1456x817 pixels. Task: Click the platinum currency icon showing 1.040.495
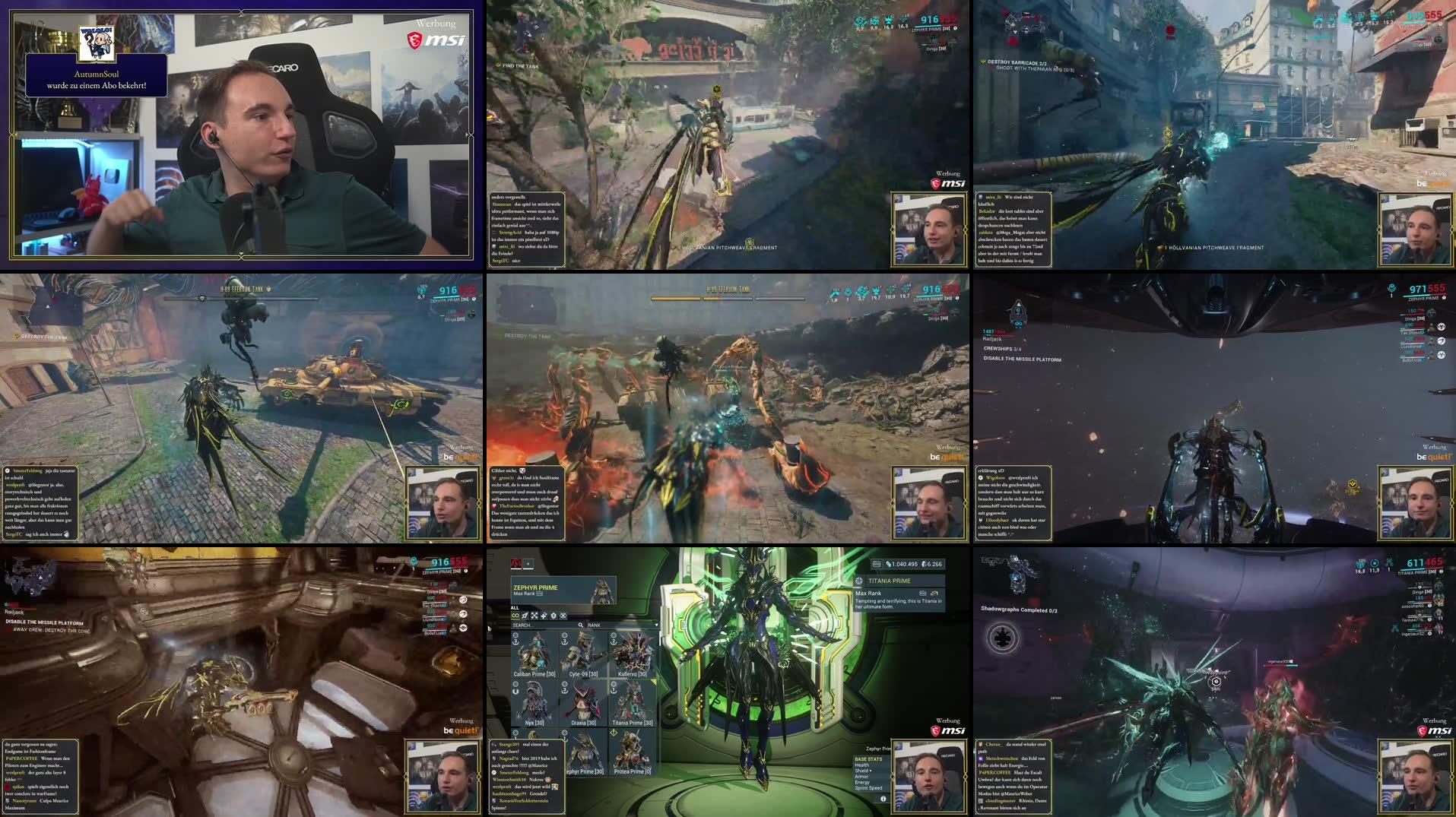coord(890,565)
